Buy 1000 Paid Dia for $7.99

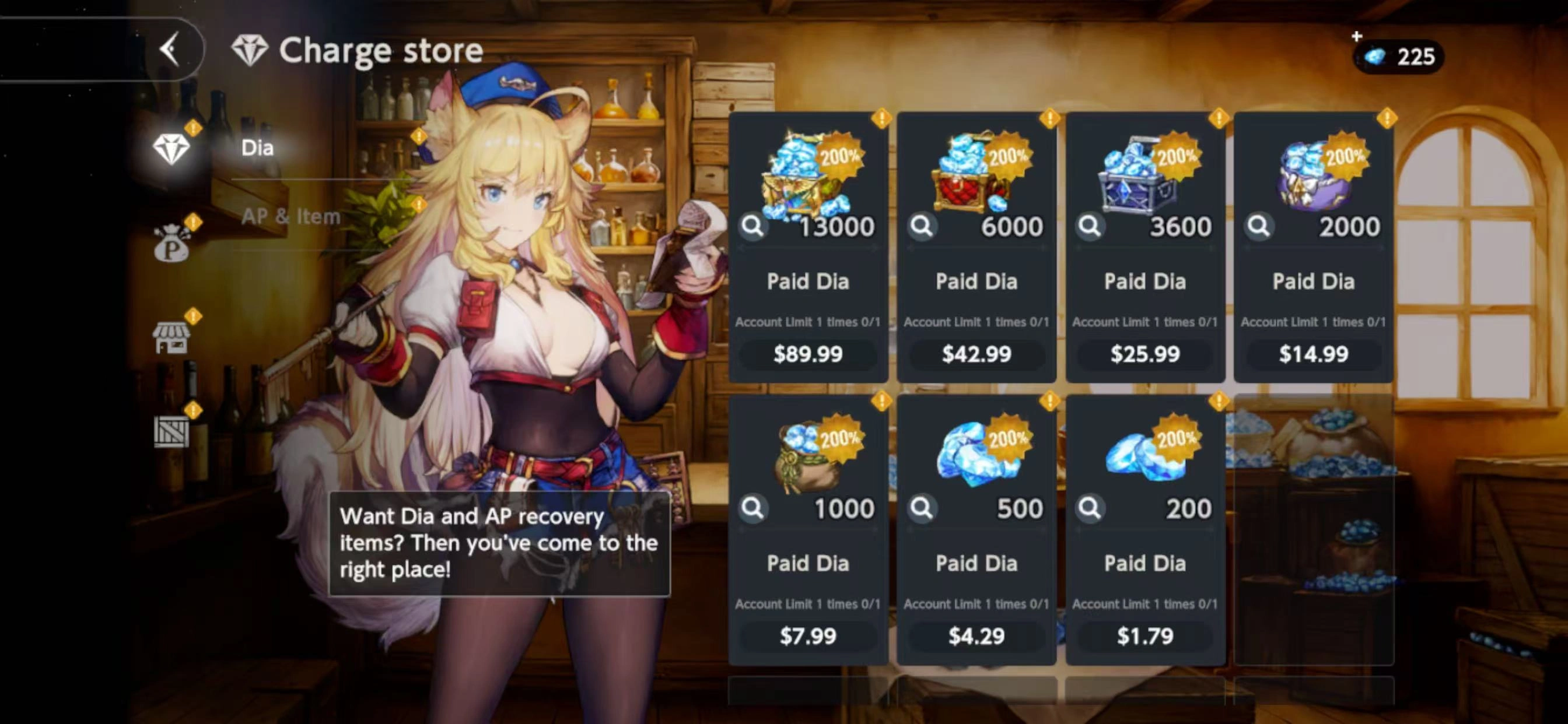(x=808, y=636)
